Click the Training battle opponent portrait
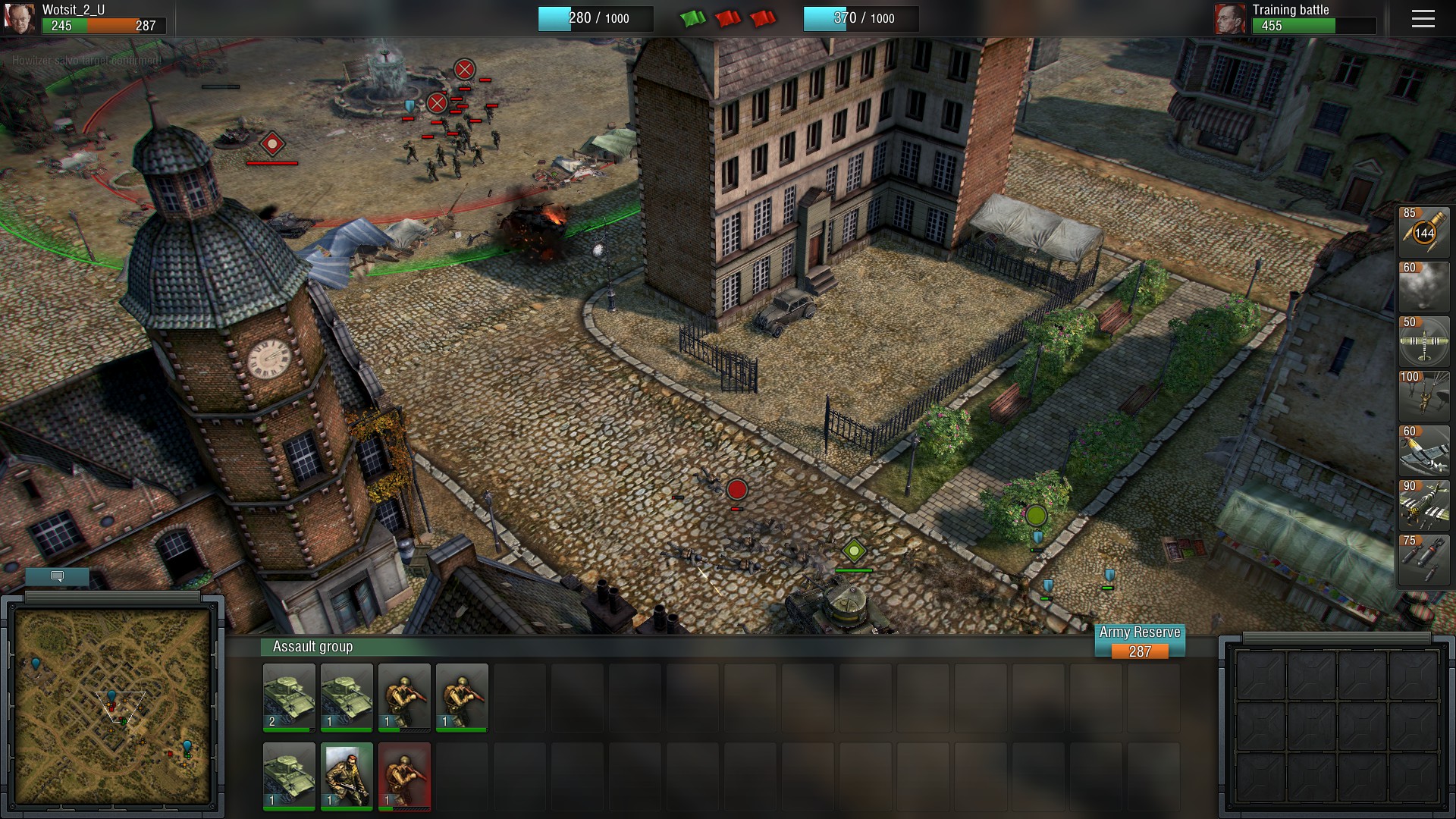Screen dimensions: 1456x819 click(x=1229, y=19)
